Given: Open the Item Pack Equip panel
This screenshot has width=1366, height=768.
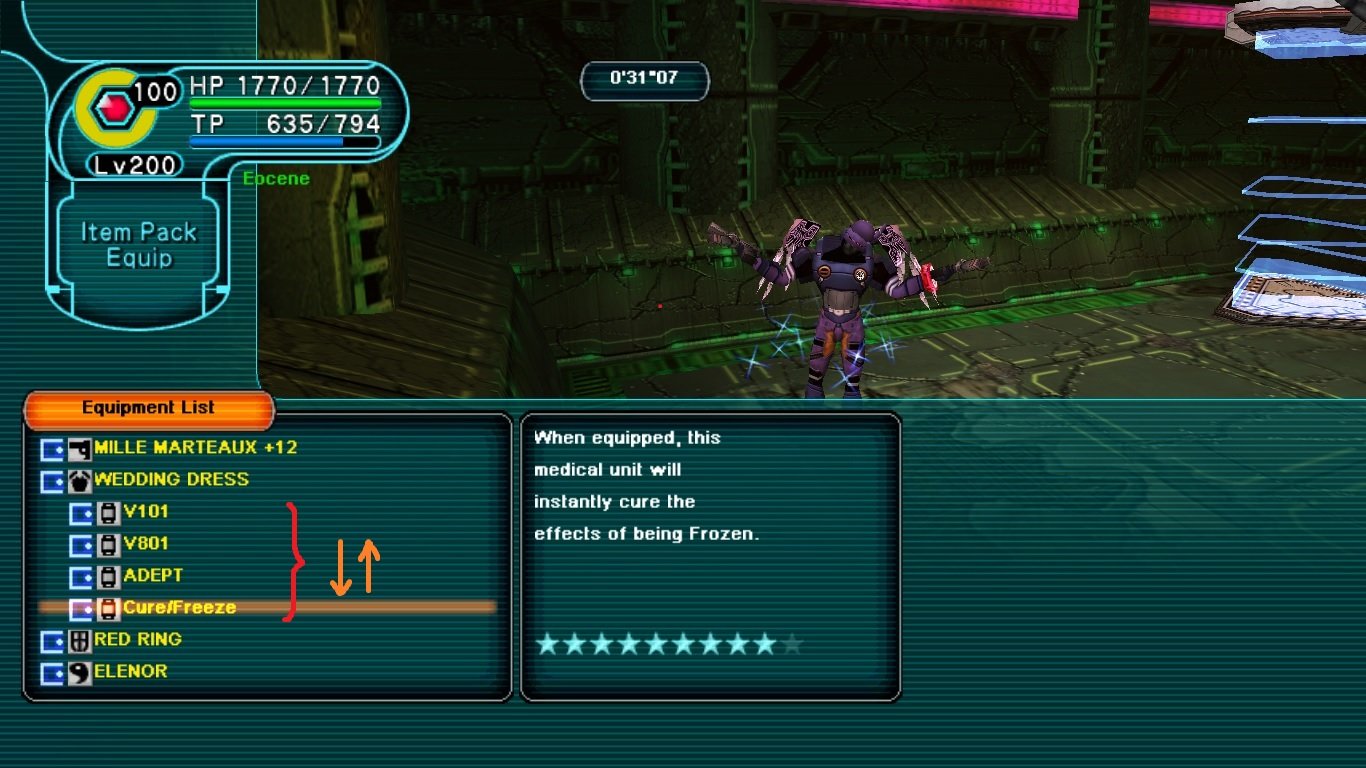Looking at the screenshot, I should pyautogui.click(x=139, y=245).
